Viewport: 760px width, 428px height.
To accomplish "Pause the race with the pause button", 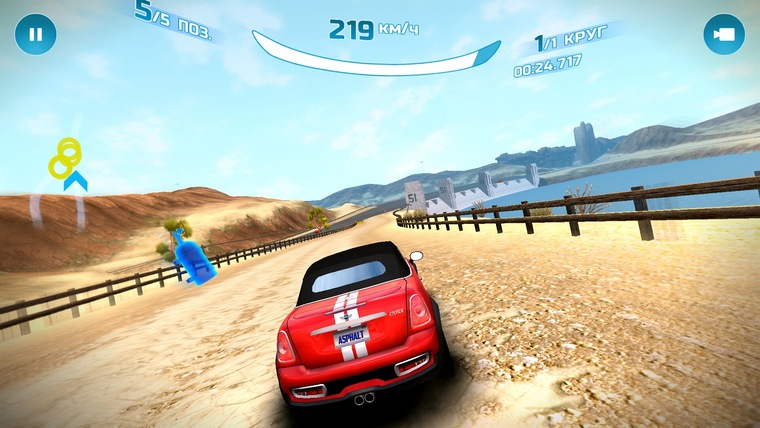I will [x=35, y=34].
